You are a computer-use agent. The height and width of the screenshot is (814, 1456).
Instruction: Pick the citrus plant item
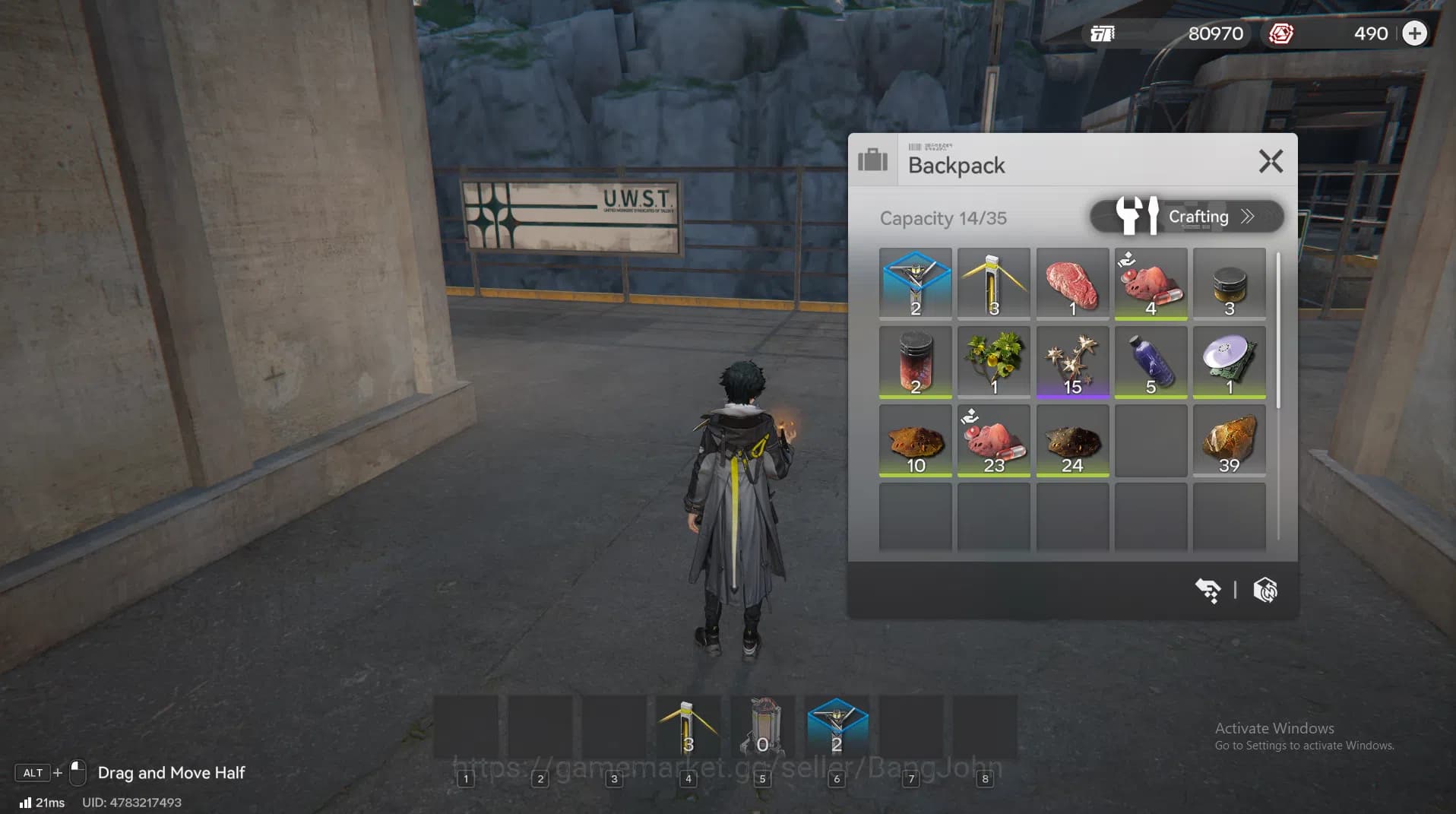[x=993, y=362]
